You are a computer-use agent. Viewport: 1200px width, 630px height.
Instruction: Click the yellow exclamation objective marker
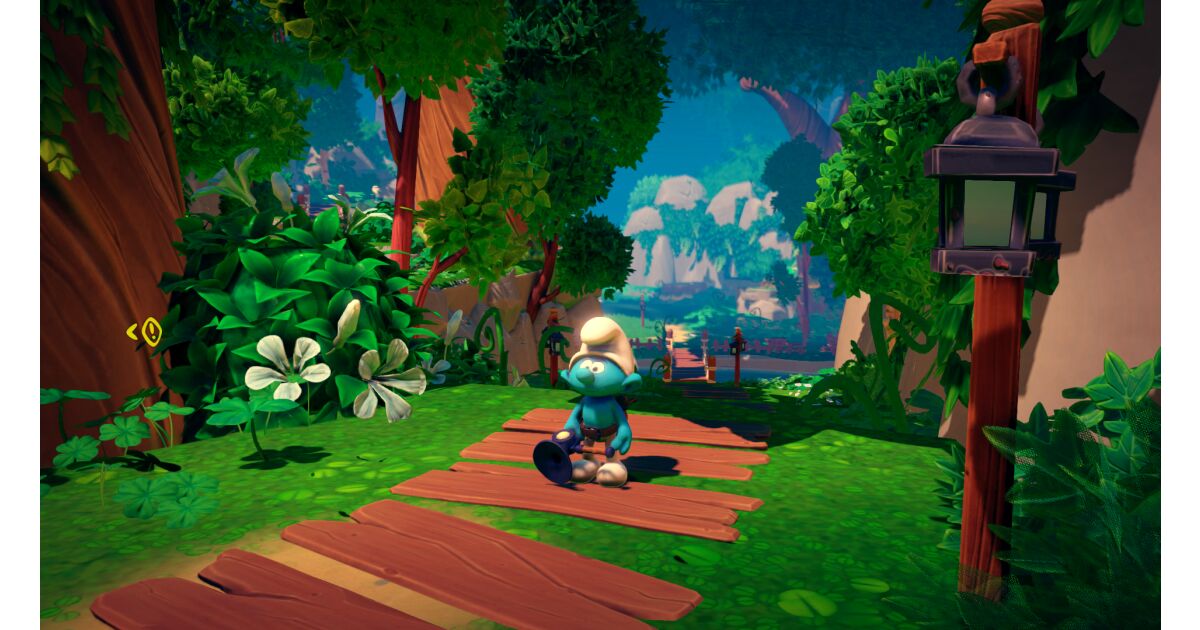coord(150,331)
